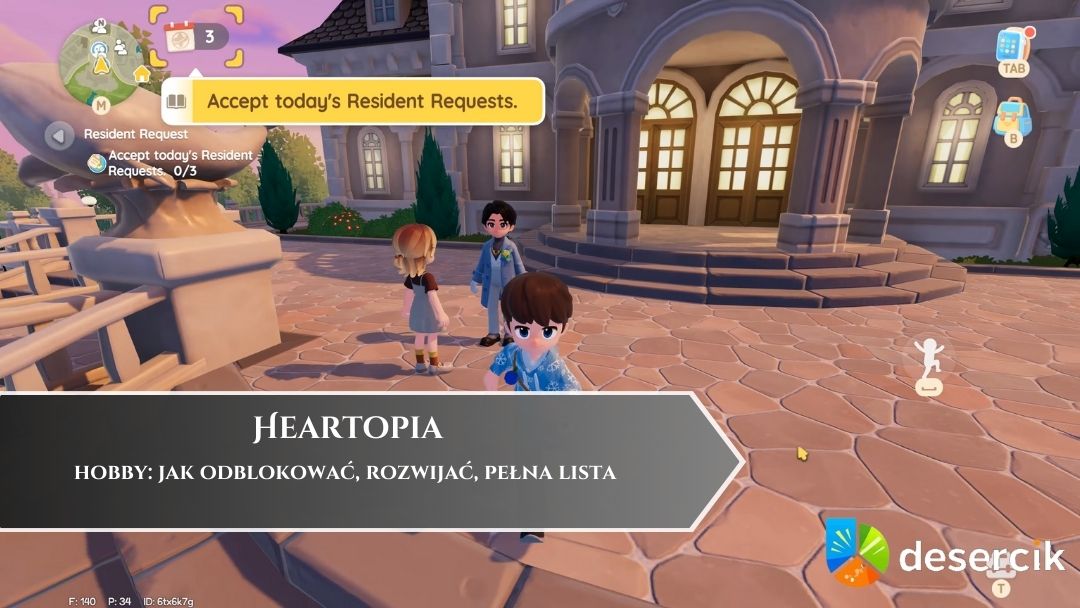This screenshot has height=608, width=1080.
Task: Click the yellow Accept today's Resident Requests banner
Action: click(x=361, y=102)
